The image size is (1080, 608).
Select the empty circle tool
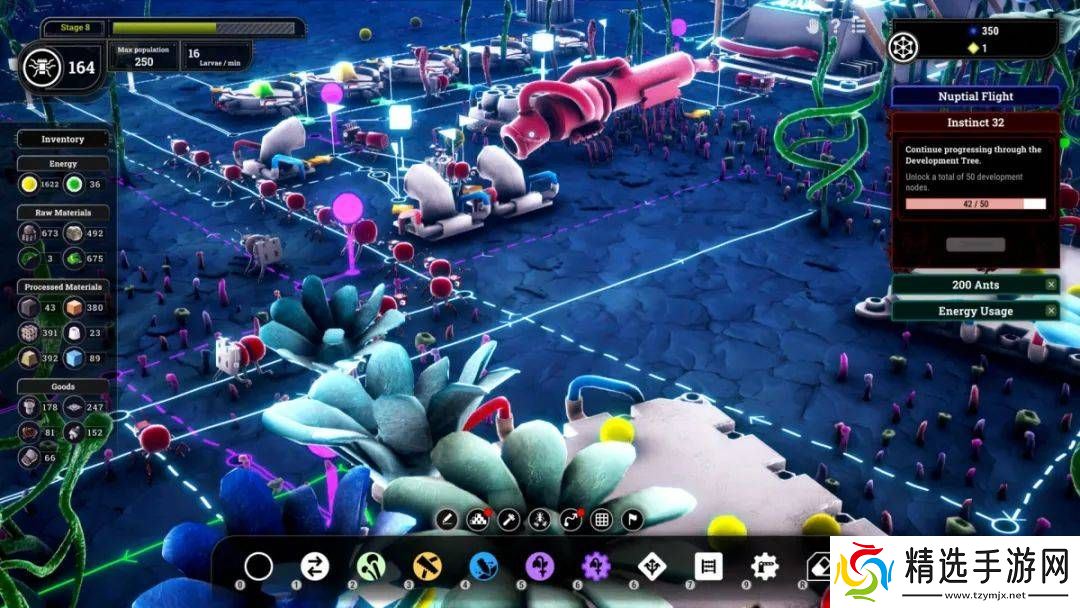(x=259, y=567)
